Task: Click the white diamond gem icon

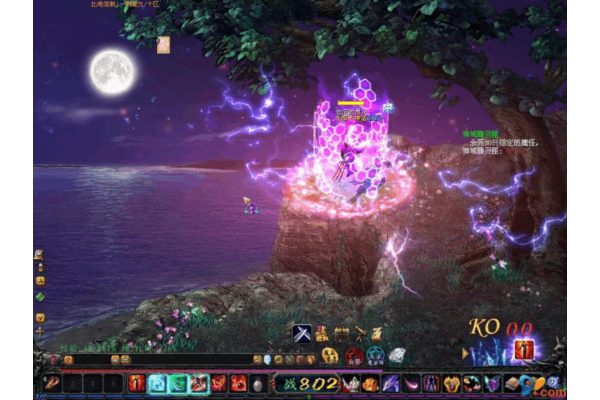Action: [397, 355]
